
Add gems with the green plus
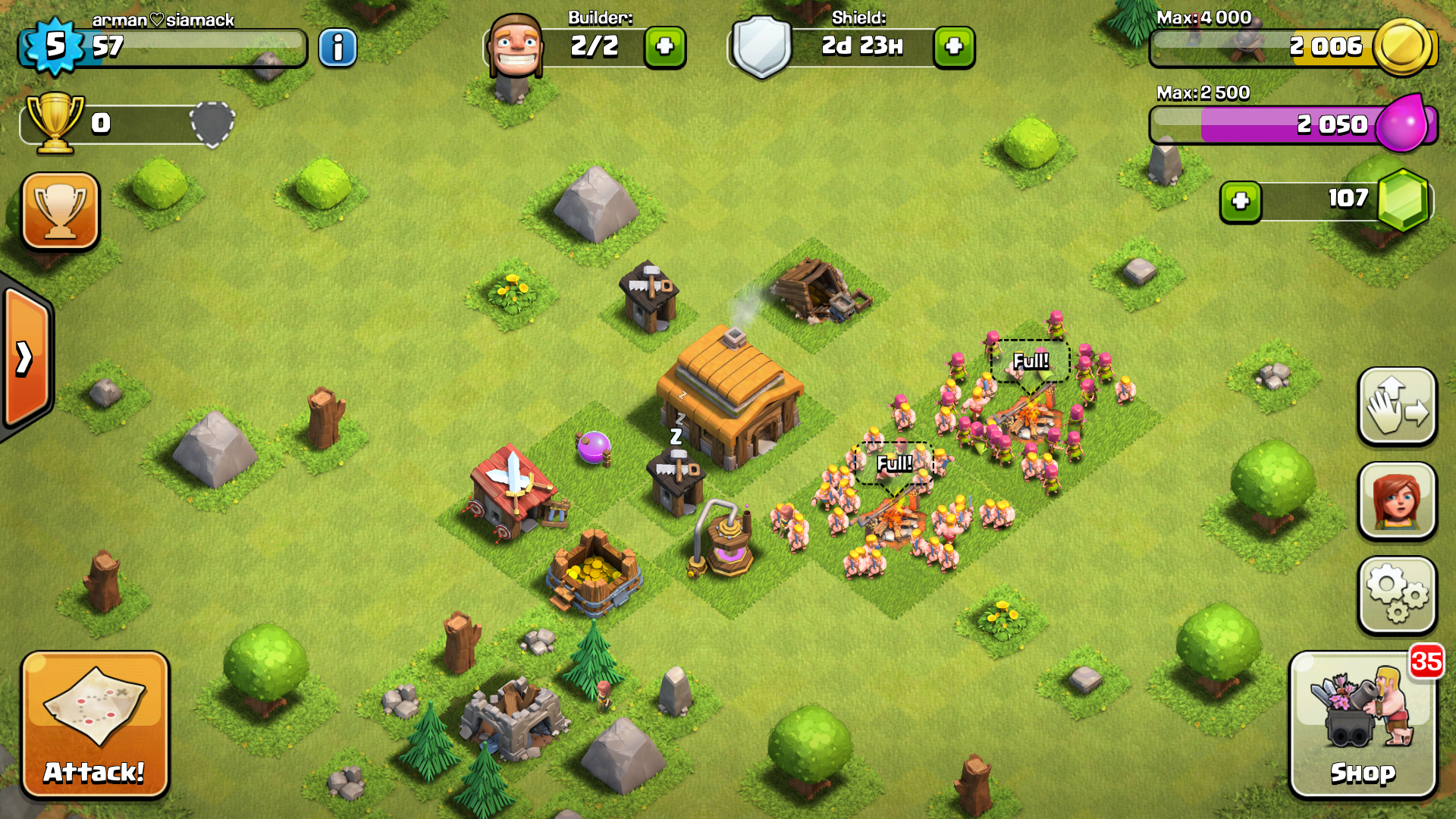(x=1241, y=202)
